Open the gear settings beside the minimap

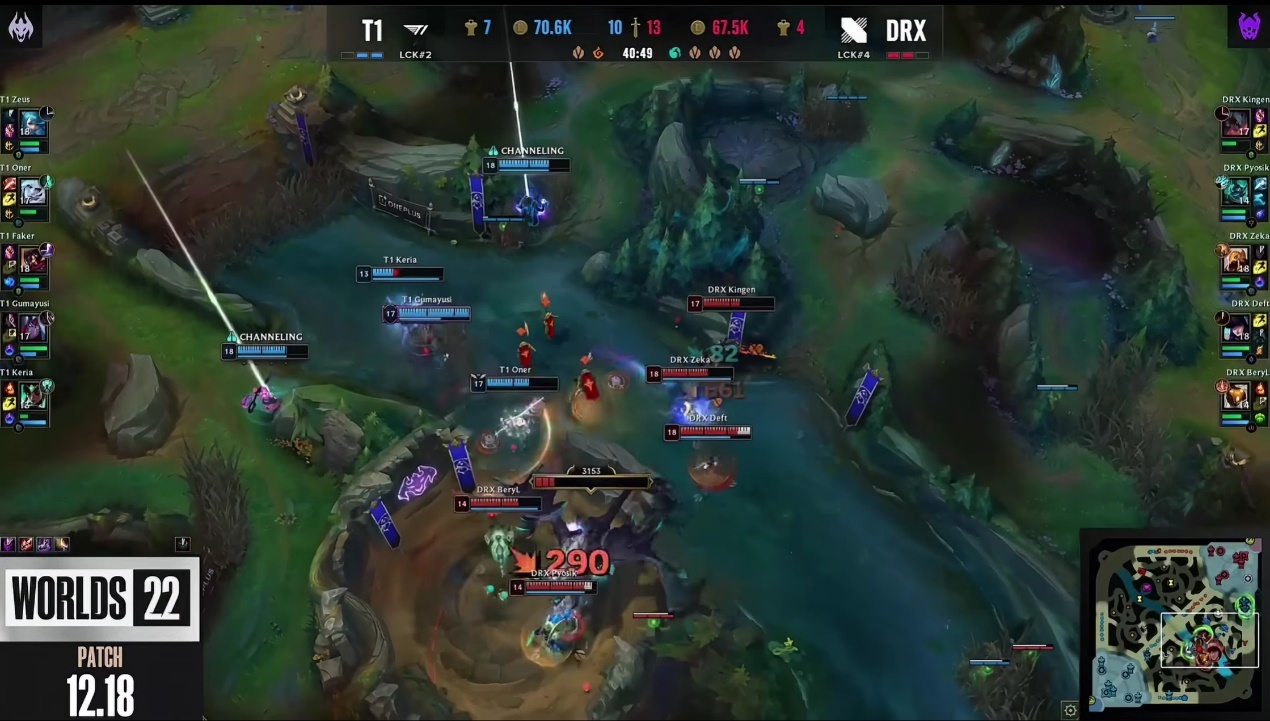[1070, 710]
